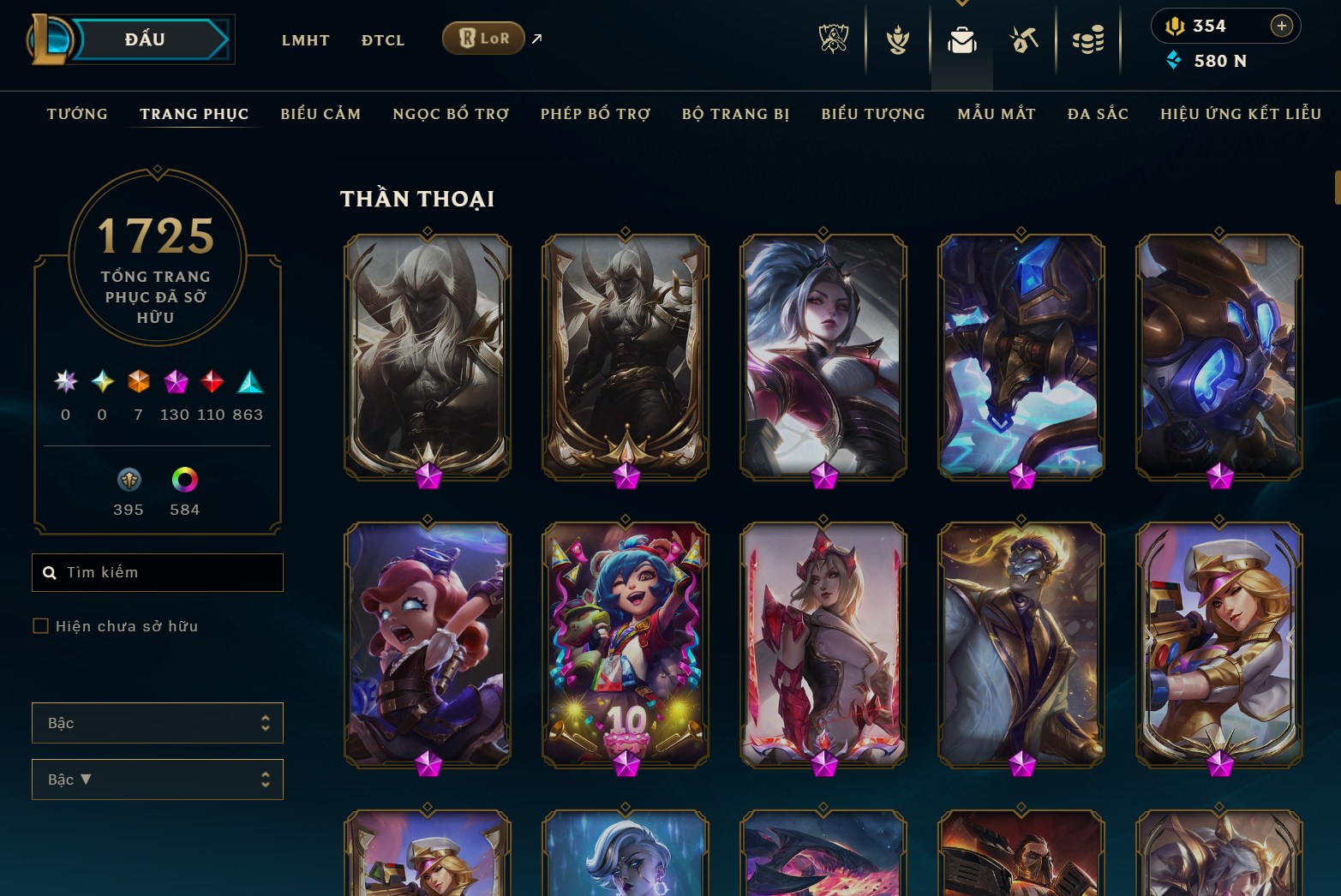Open the first 'Bậc' filter dropdown

point(158,722)
